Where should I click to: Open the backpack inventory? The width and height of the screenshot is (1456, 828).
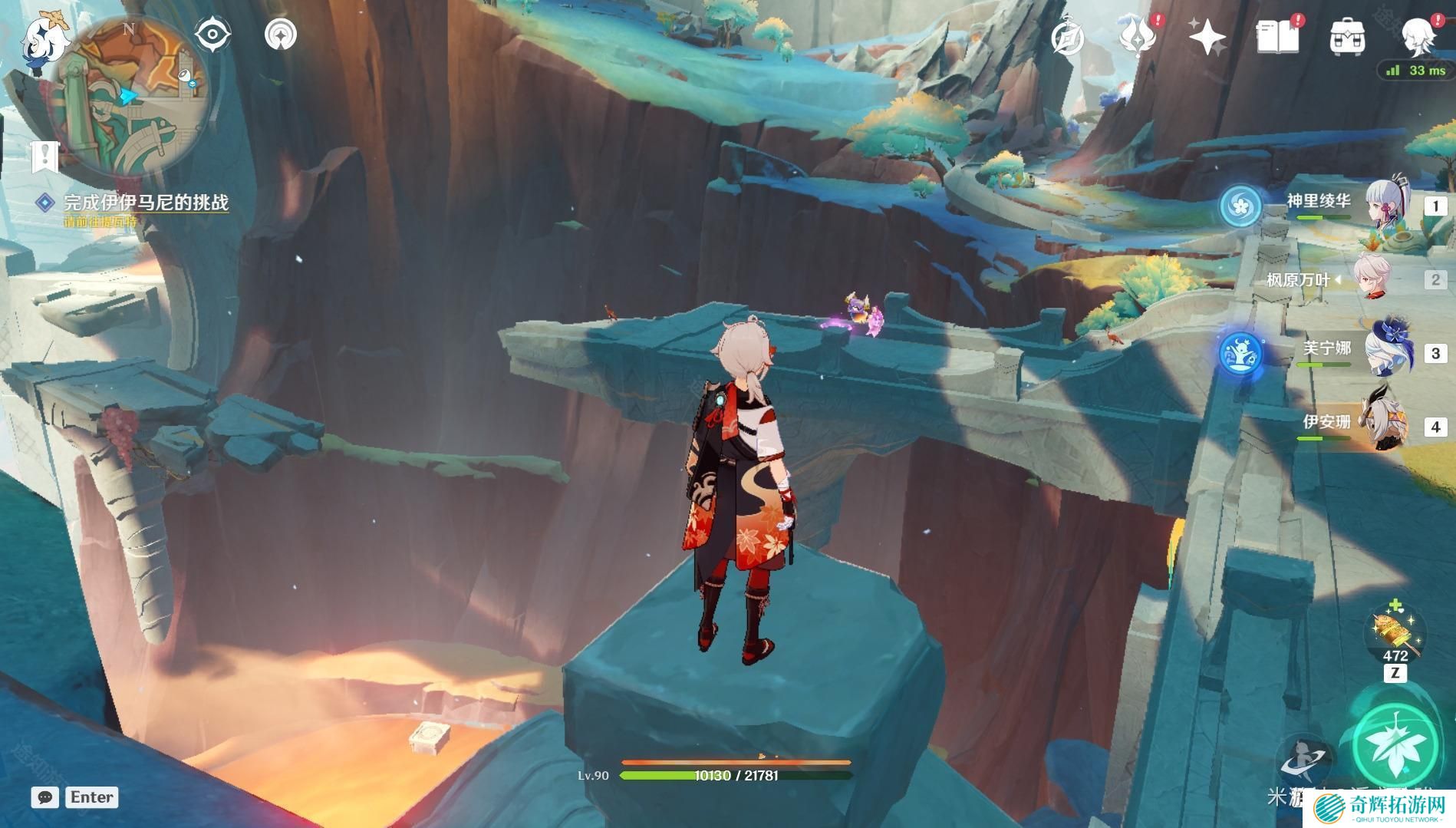click(x=1346, y=37)
